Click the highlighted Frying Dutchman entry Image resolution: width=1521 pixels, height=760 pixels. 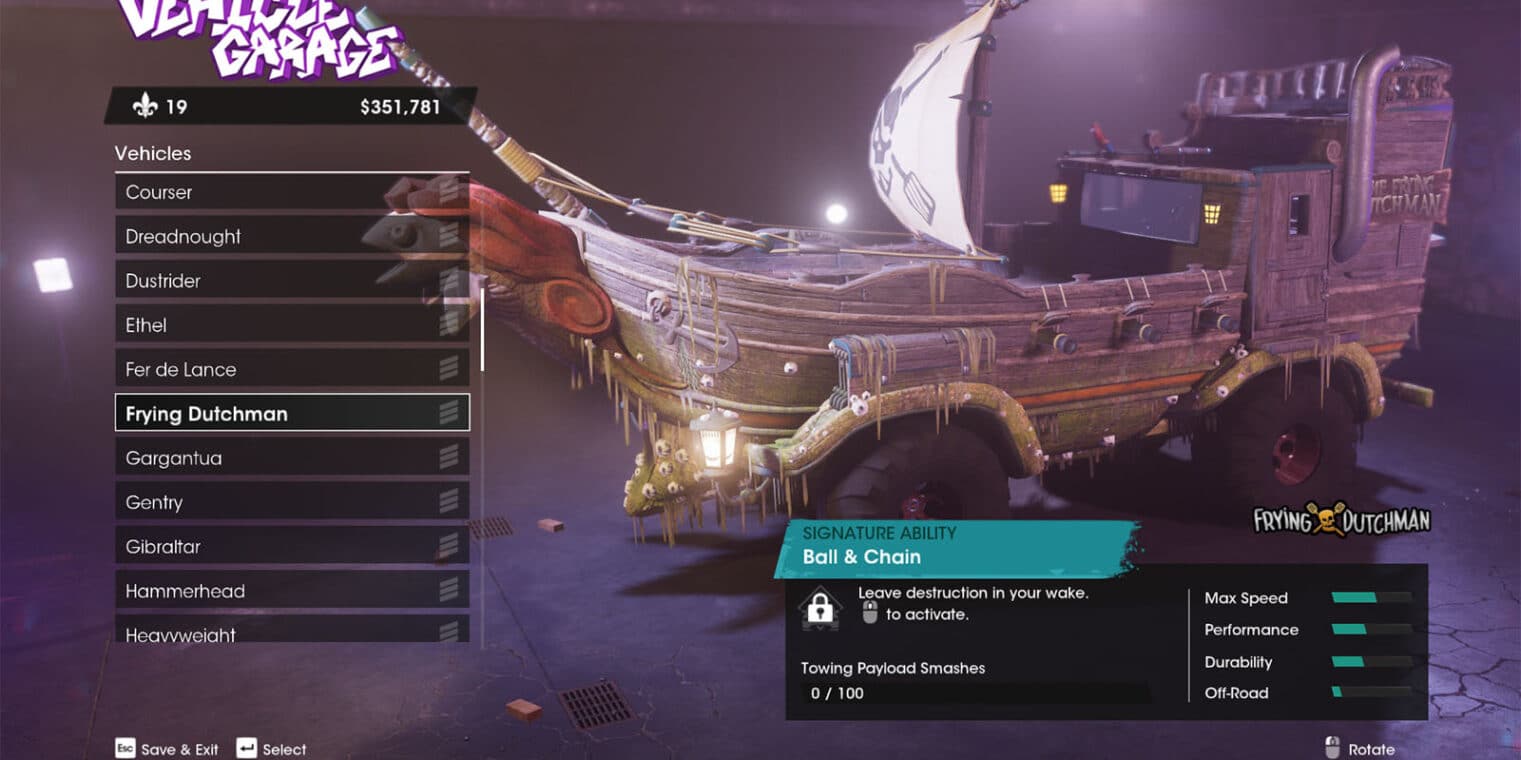coord(291,413)
